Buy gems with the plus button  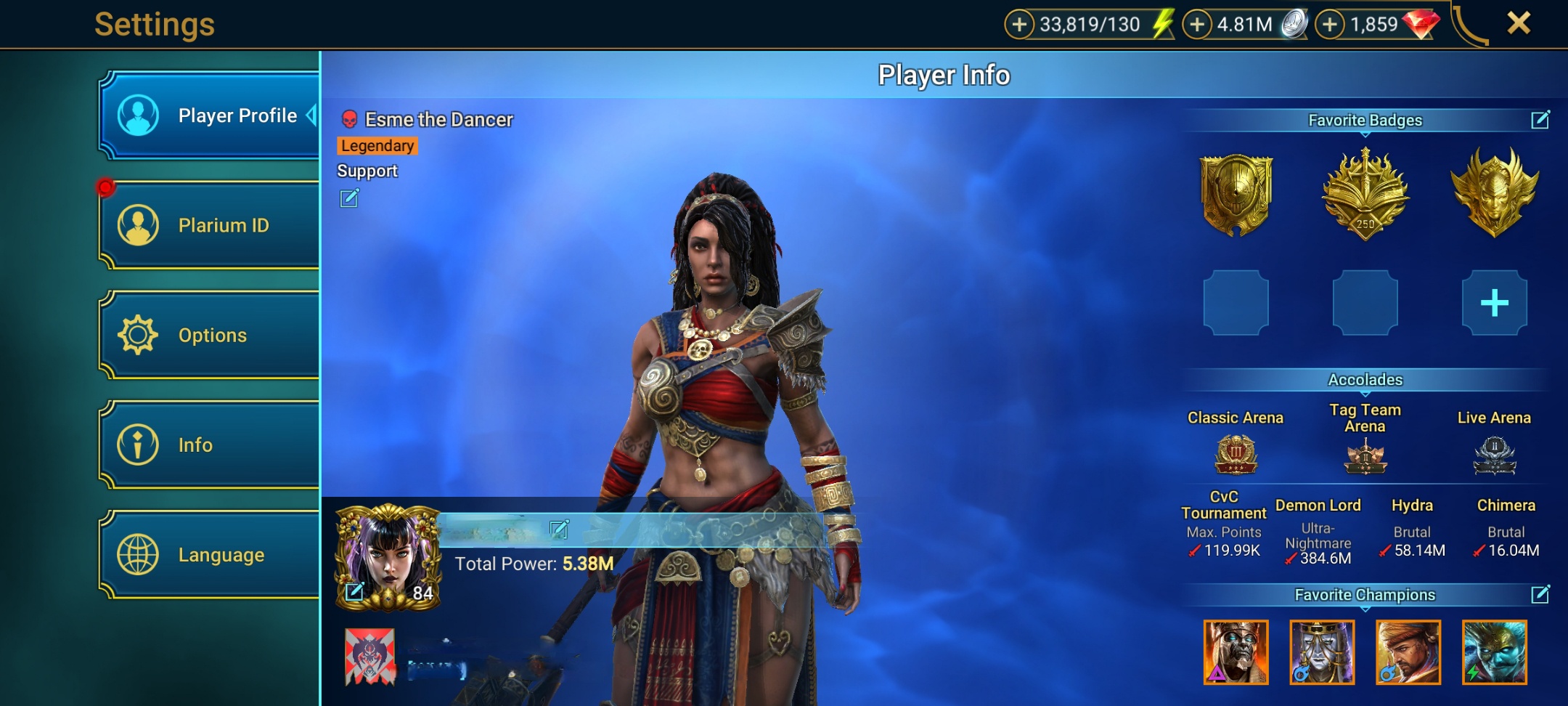click(x=1330, y=25)
